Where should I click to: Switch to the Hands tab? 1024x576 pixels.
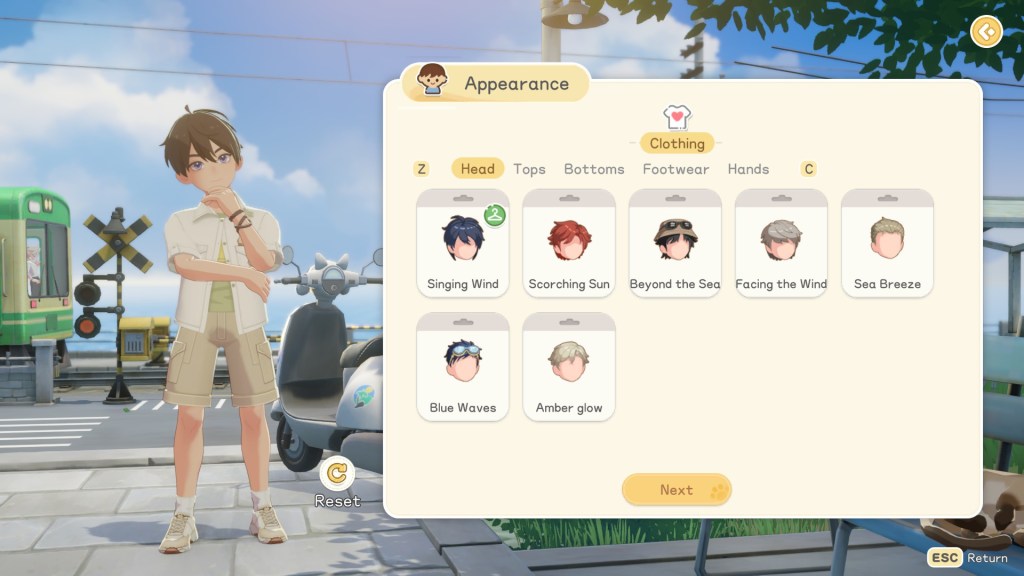[748, 169]
